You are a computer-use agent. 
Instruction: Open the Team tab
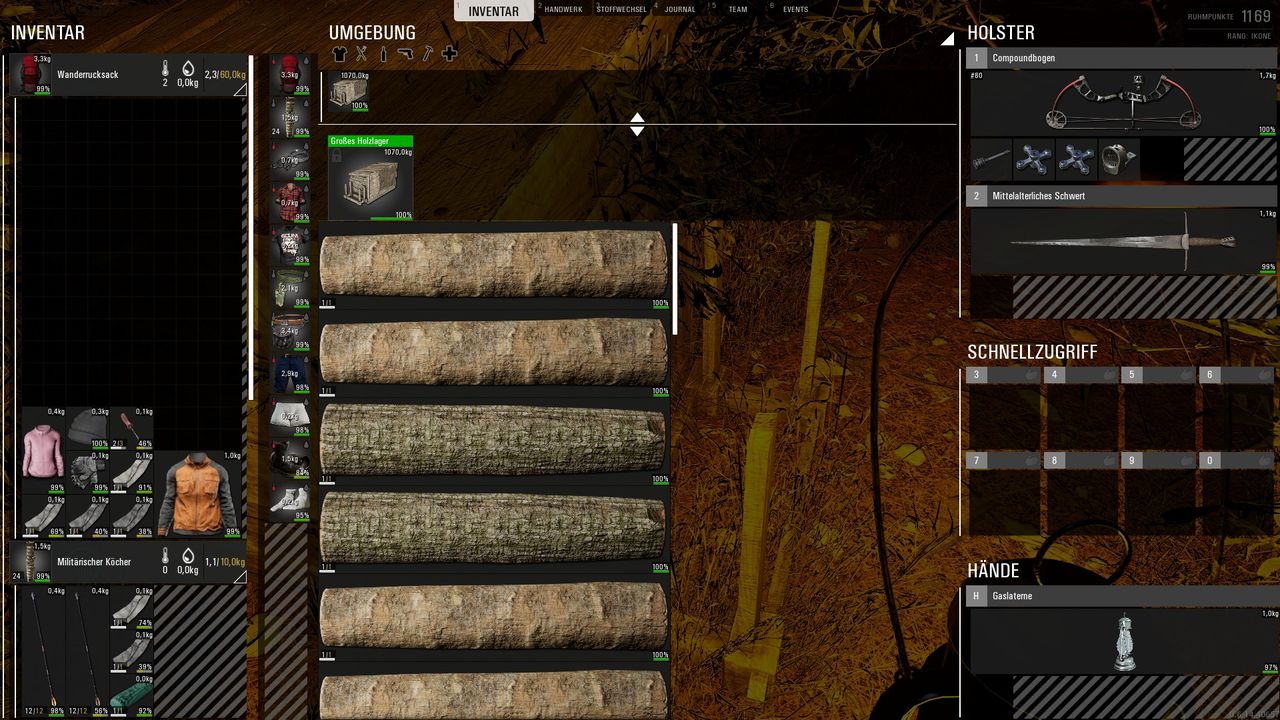tap(738, 10)
